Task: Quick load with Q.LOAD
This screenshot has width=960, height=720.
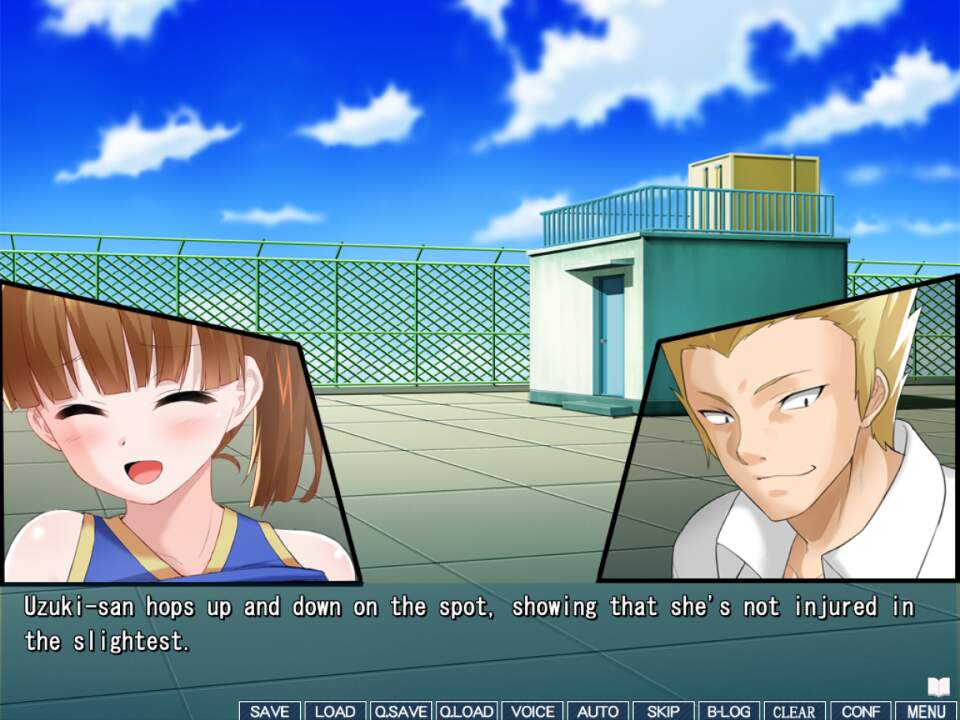Action: click(x=466, y=711)
